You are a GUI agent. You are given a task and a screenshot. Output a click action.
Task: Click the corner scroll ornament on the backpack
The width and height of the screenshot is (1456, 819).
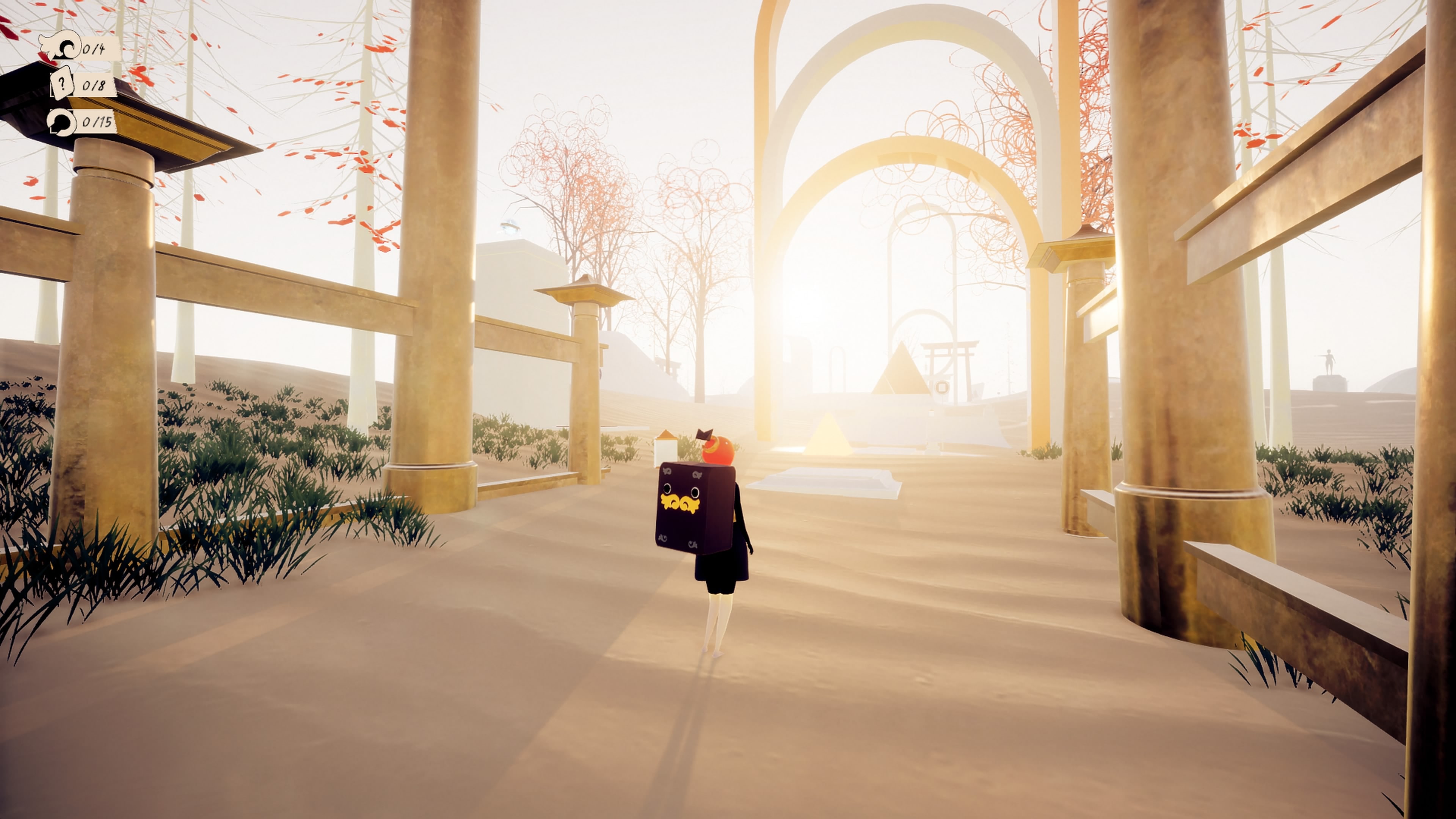(667, 471)
